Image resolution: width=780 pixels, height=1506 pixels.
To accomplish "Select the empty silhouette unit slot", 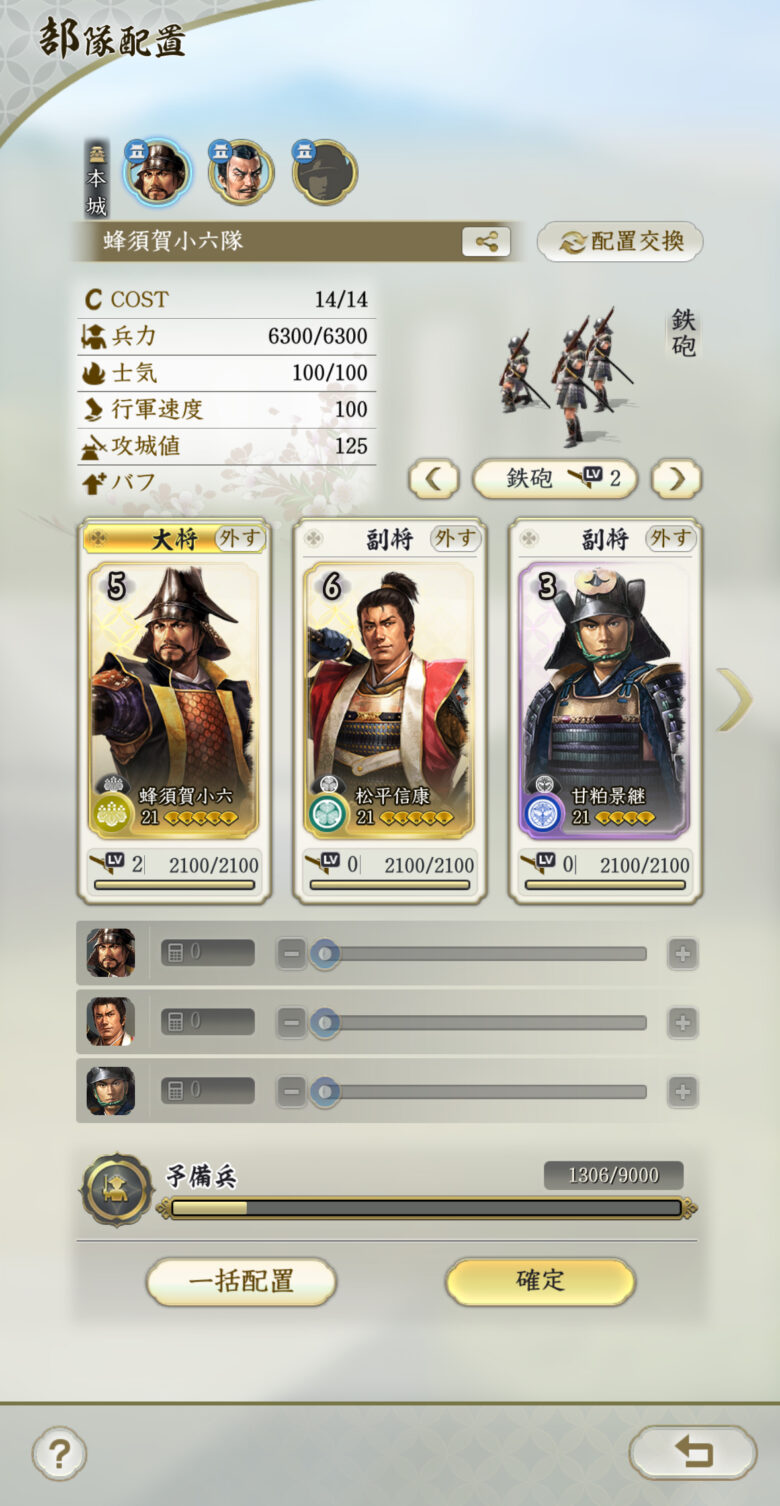I will point(325,172).
